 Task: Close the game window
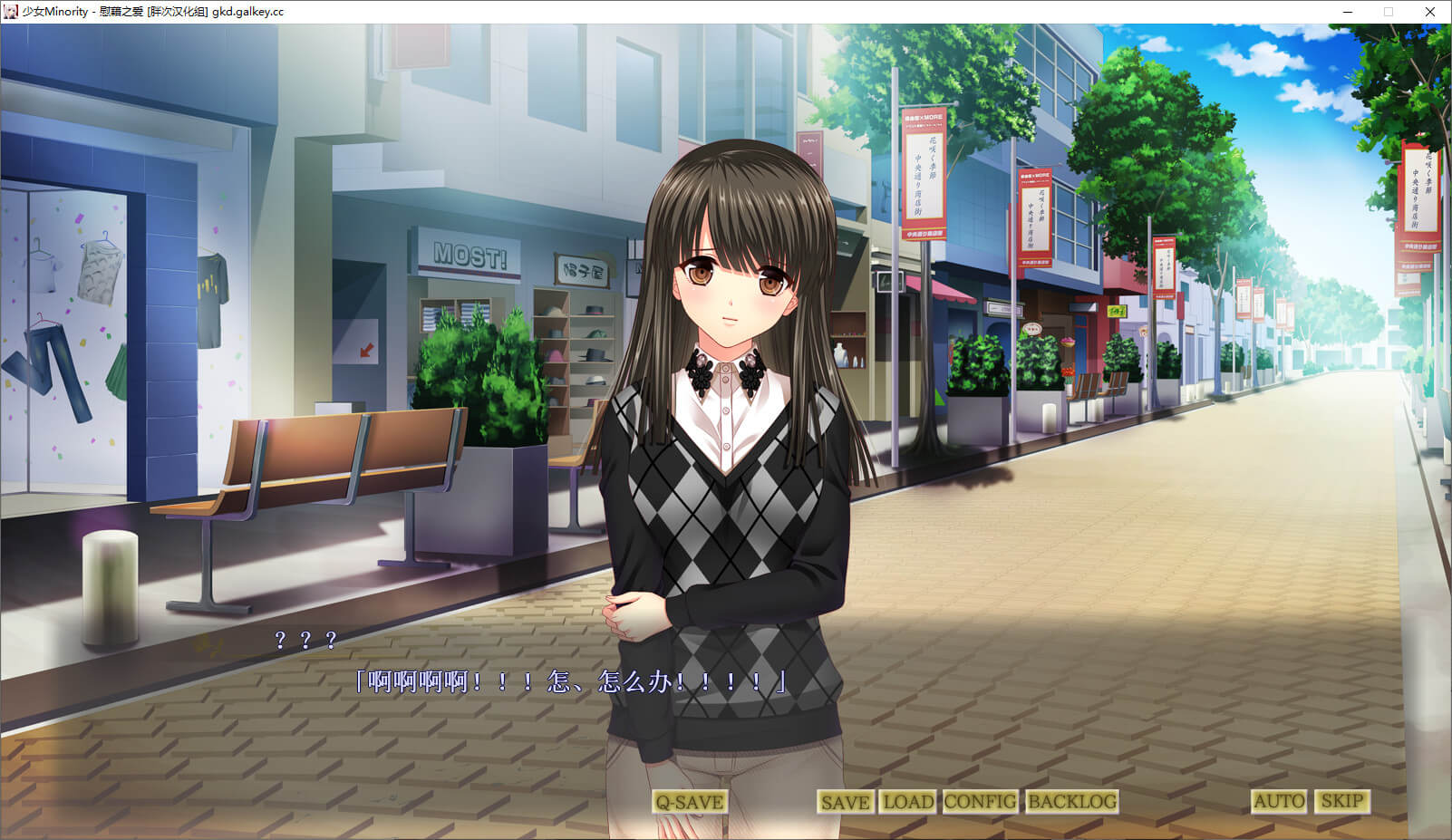click(x=1430, y=12)
